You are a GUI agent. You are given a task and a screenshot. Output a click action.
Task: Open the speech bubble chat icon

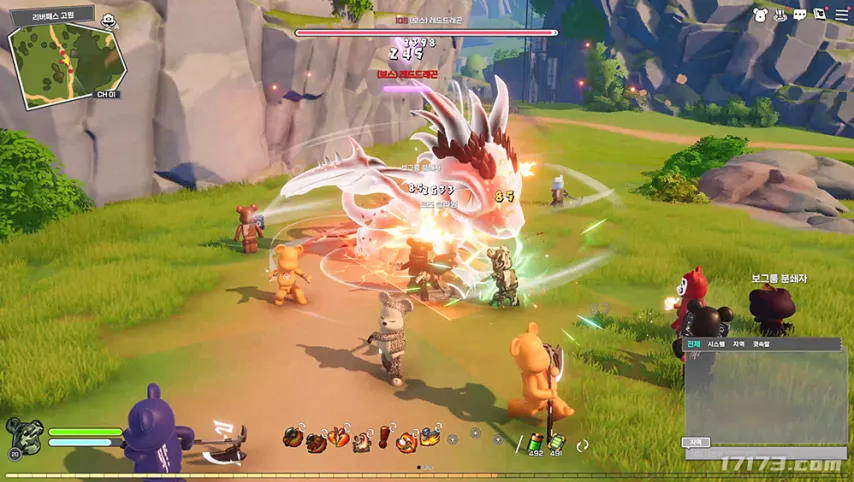pyautogui.click(x=800, y=15)
